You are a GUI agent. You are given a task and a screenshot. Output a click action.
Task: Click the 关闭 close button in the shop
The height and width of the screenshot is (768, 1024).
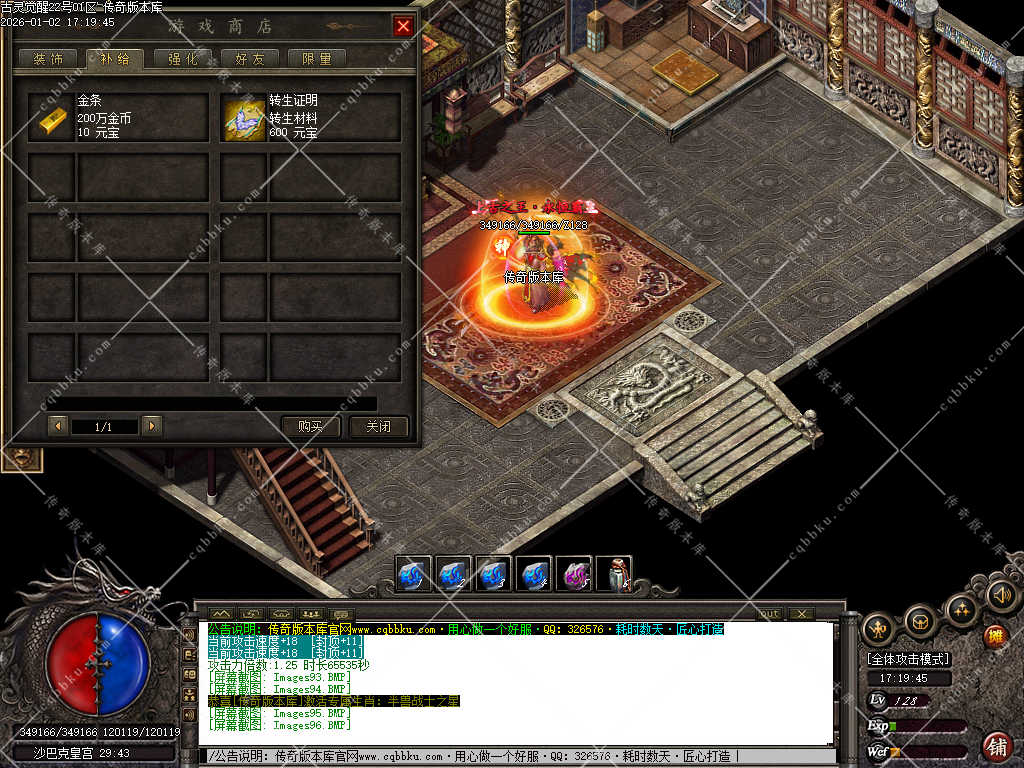[378, 426]
